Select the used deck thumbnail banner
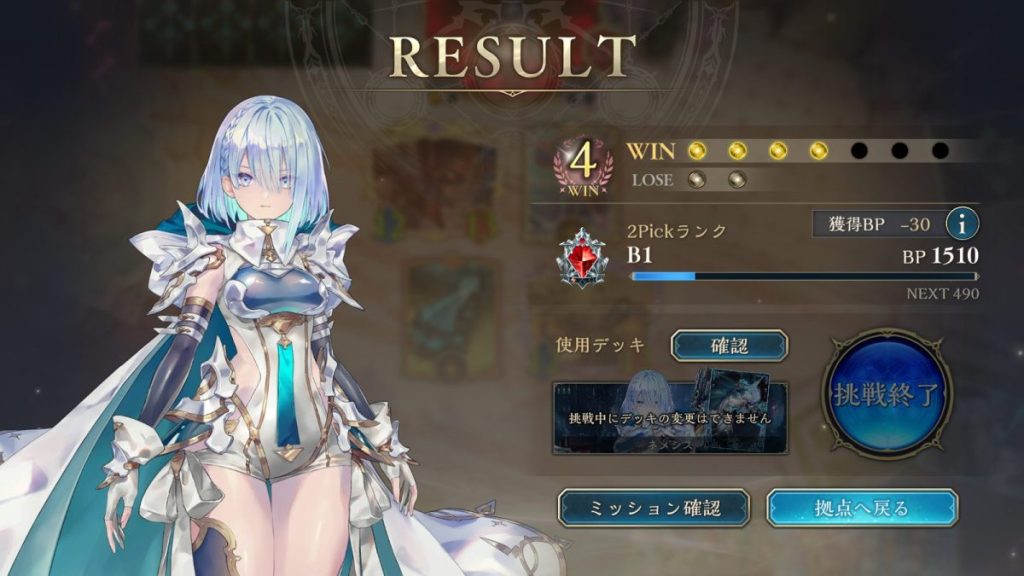This screenshot has height=576, width=1024. click(670, 417)
